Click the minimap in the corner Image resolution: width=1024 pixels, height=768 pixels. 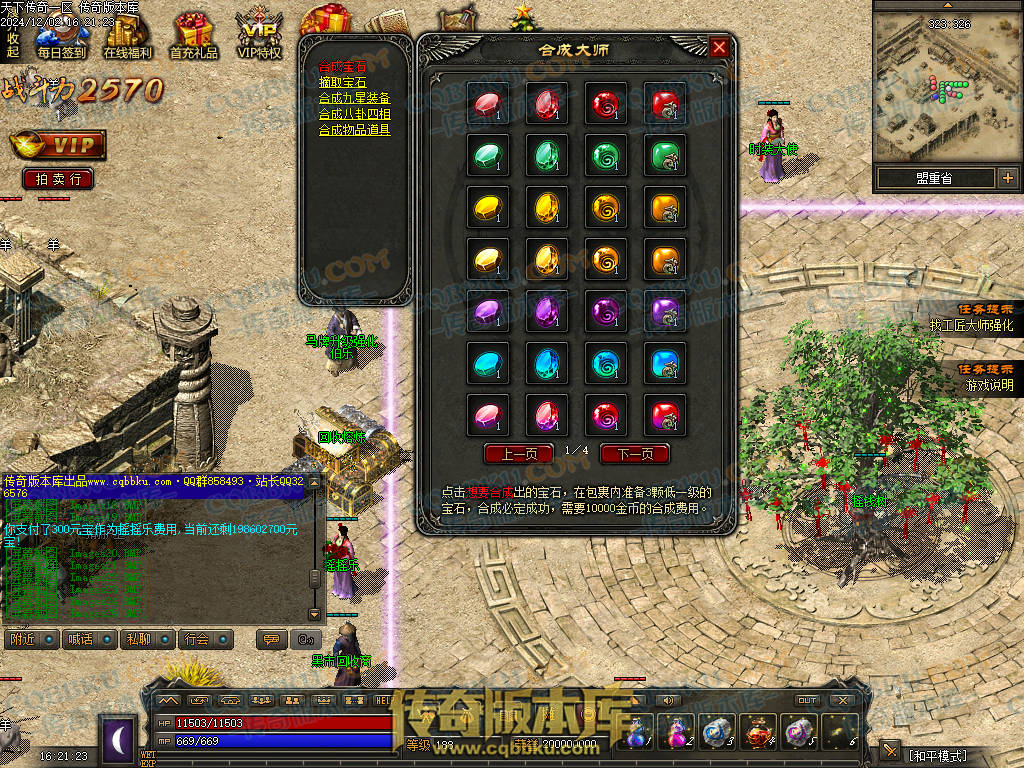[945, 85]
